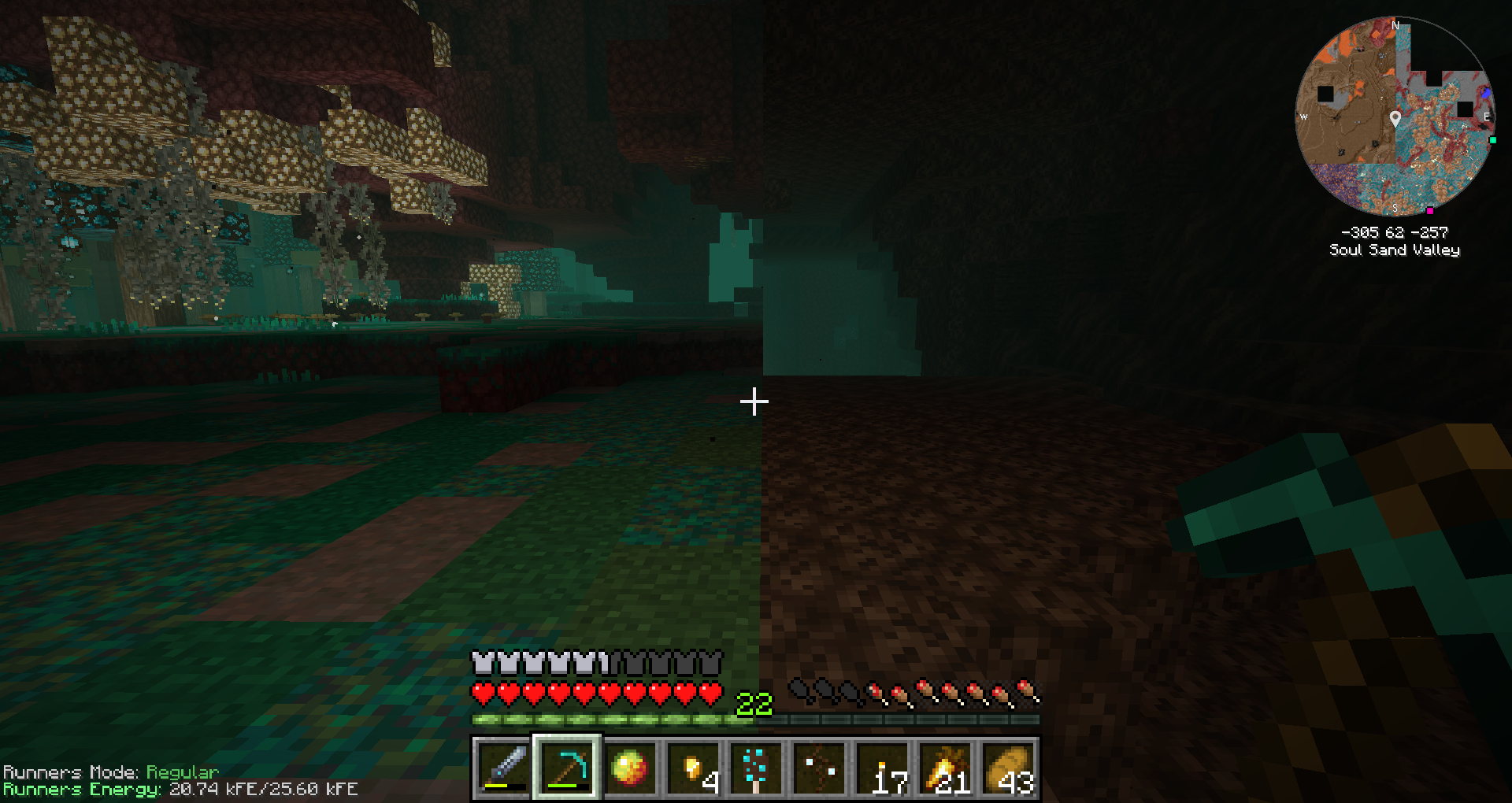Image resolution: width=1512 pixels, height=803 pixels.
Task: Select the stack of four gold nuggets
Action: 693,768
